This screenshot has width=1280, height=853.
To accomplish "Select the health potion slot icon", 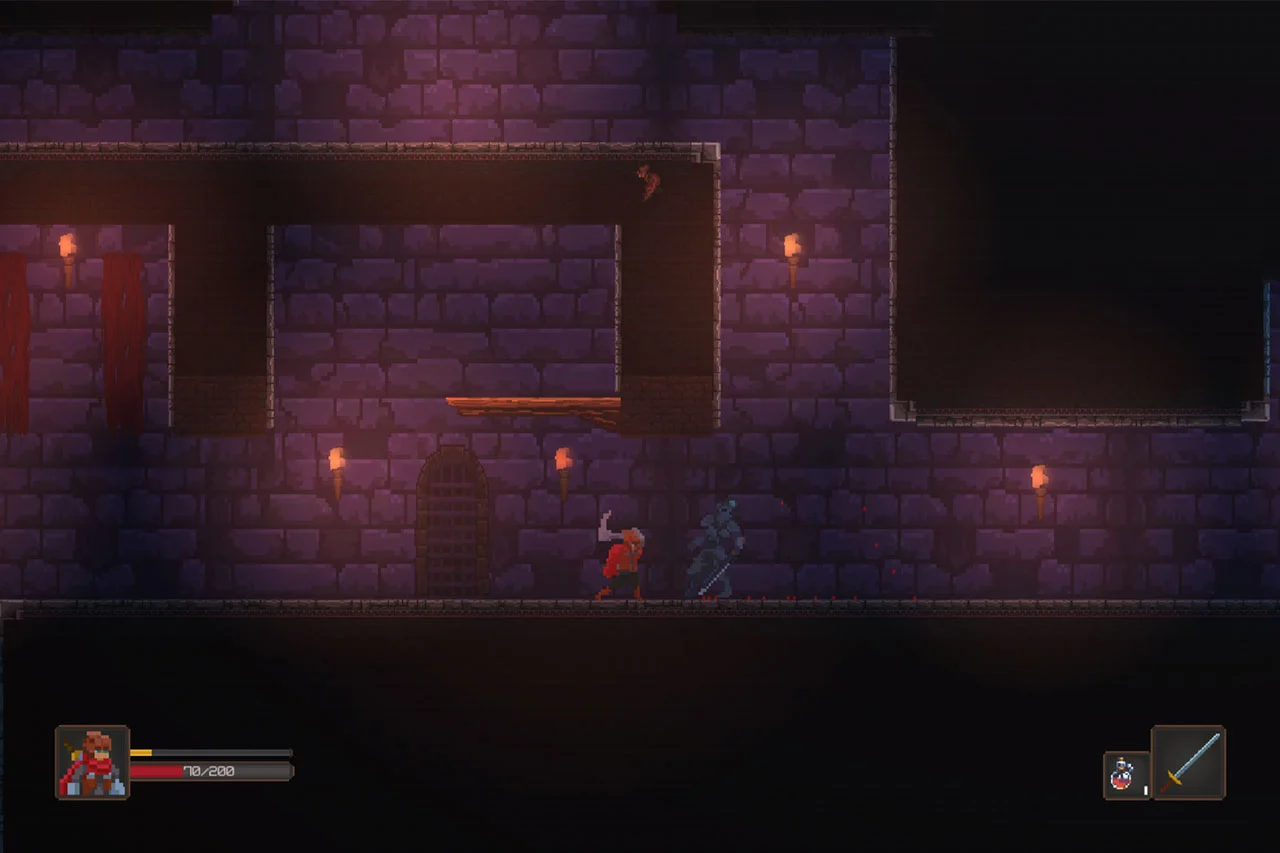I will click(1121, 773).
